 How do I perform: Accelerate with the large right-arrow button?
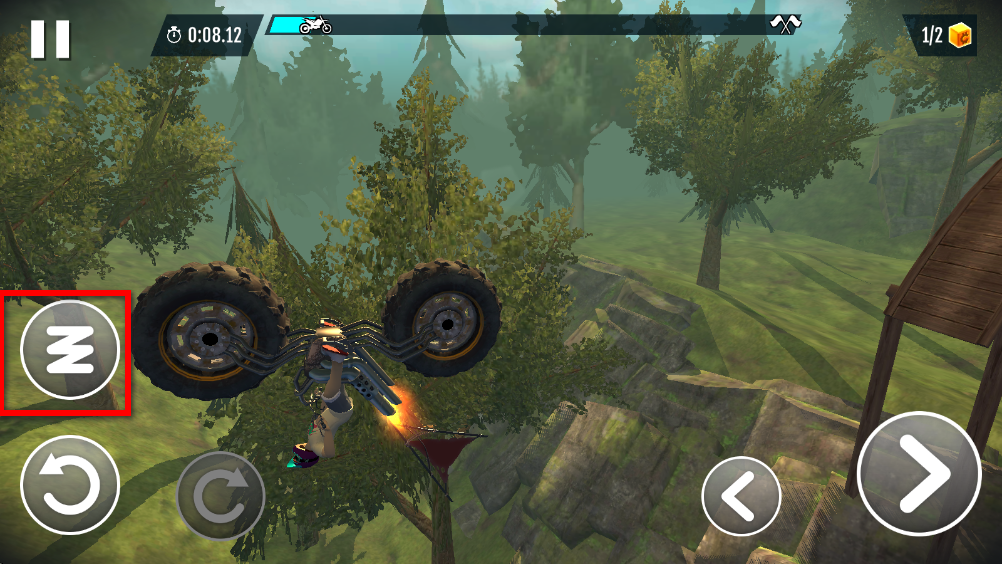click(918, 473)
